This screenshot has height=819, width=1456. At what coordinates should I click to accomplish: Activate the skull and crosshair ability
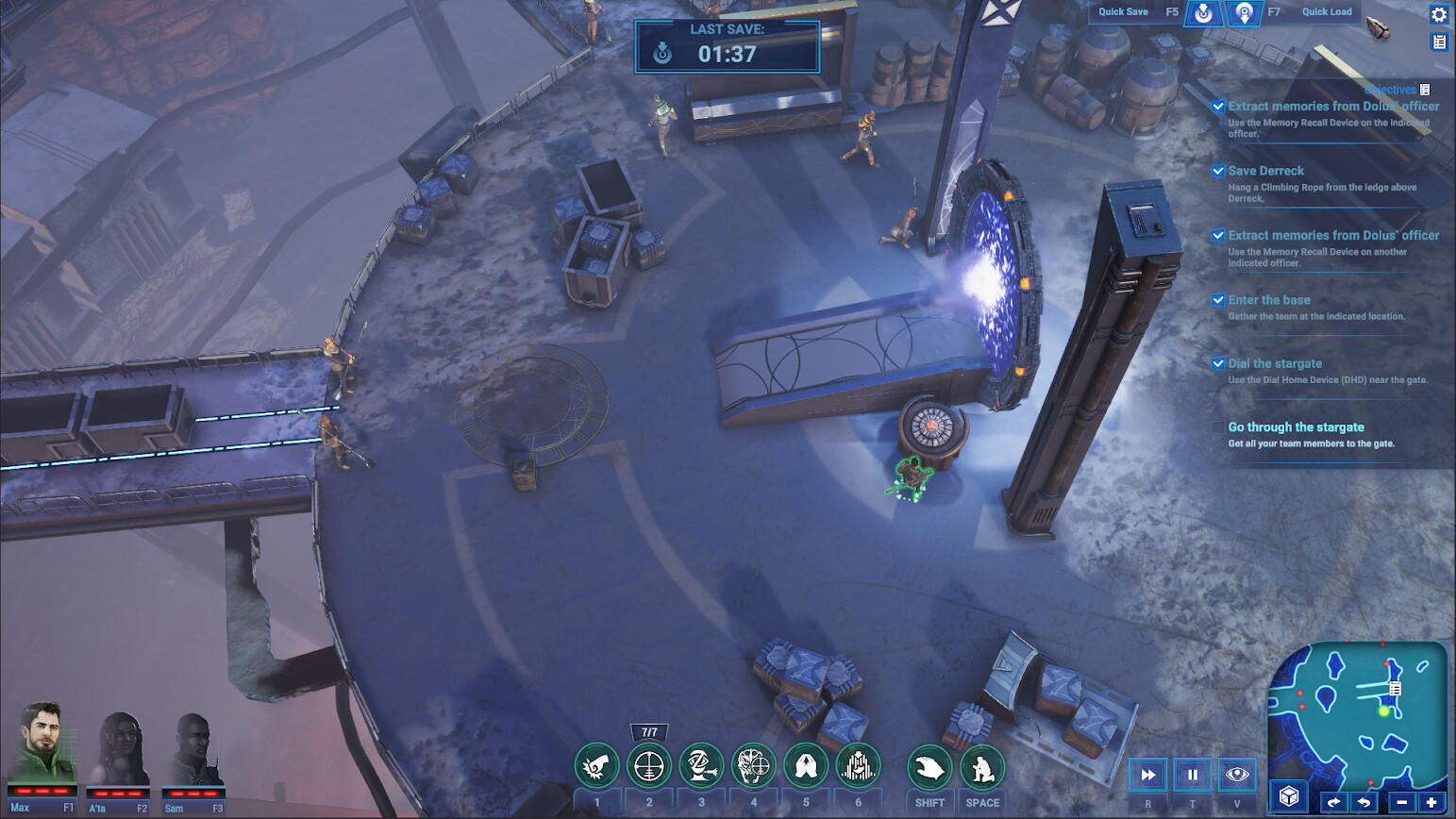click(x=753, y=766)
